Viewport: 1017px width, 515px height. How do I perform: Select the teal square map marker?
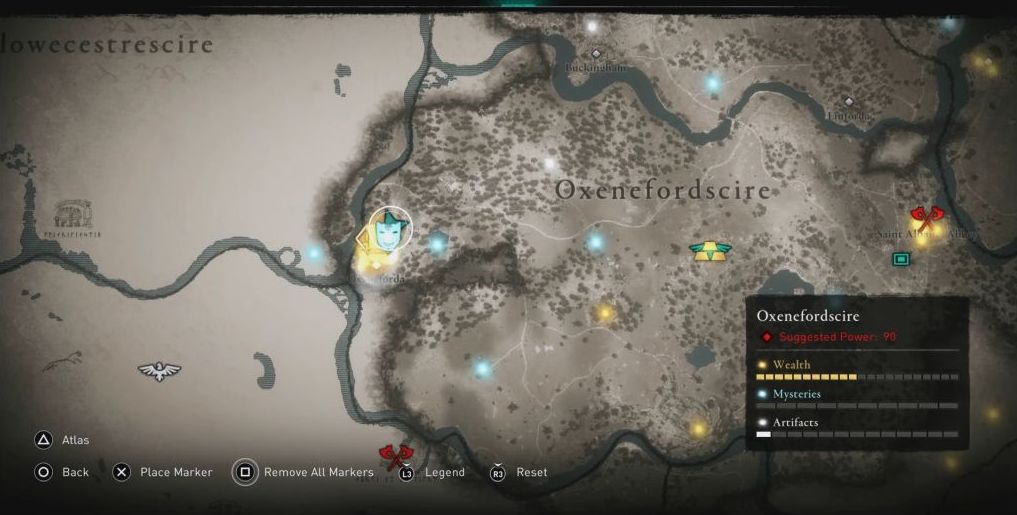pyautogui.click(x=901, y=259)
